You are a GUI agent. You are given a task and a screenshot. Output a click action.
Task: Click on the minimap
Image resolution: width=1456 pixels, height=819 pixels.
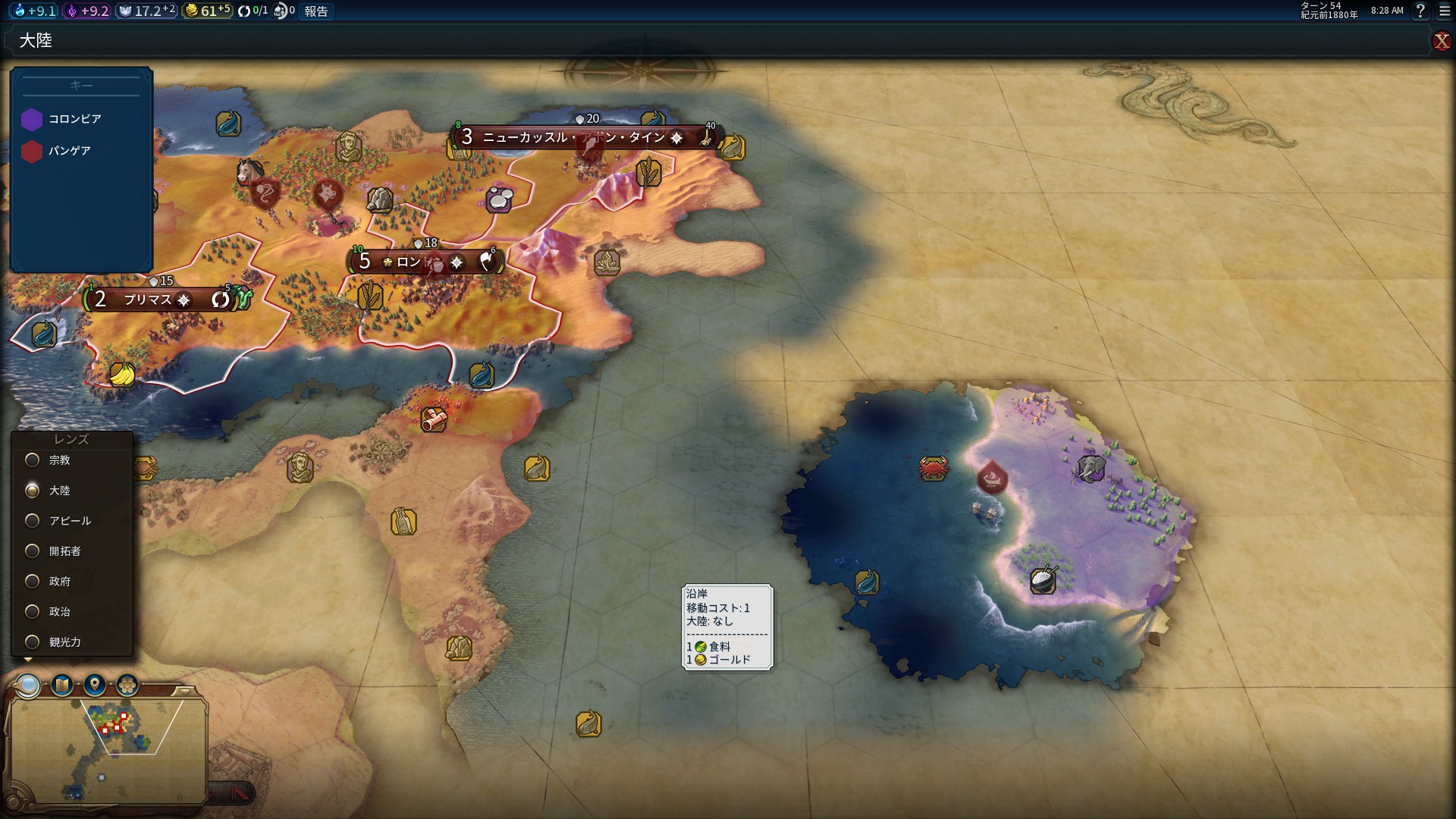click(106, 747)
